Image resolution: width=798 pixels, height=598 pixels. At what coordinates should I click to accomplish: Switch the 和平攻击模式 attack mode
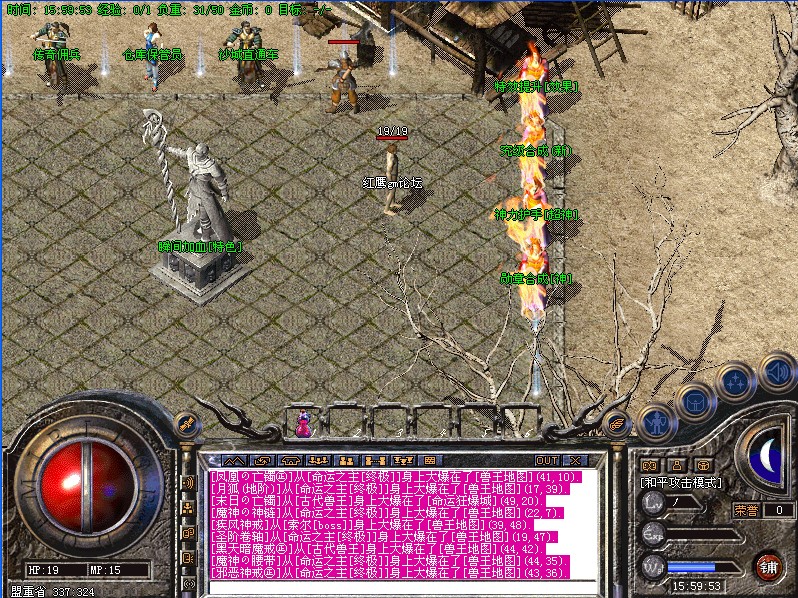681,482
